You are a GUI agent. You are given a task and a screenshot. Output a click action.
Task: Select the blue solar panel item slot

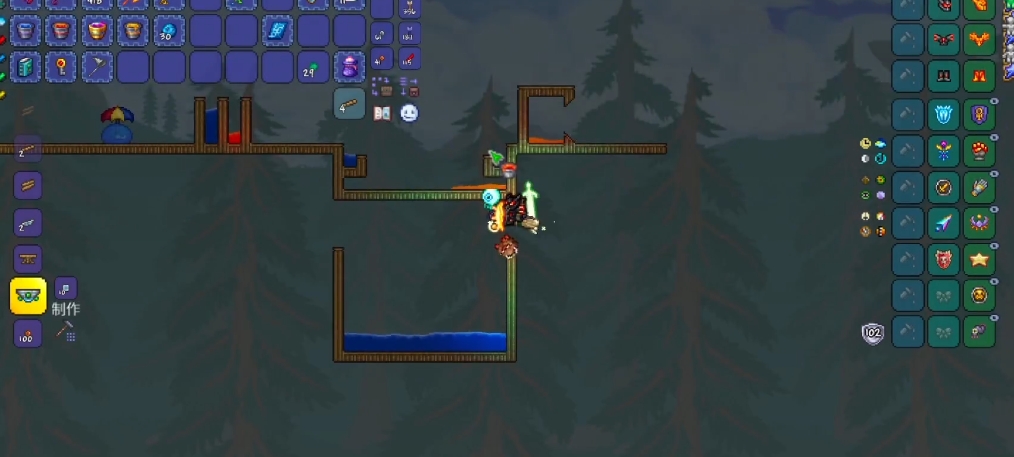coord(277,31)
